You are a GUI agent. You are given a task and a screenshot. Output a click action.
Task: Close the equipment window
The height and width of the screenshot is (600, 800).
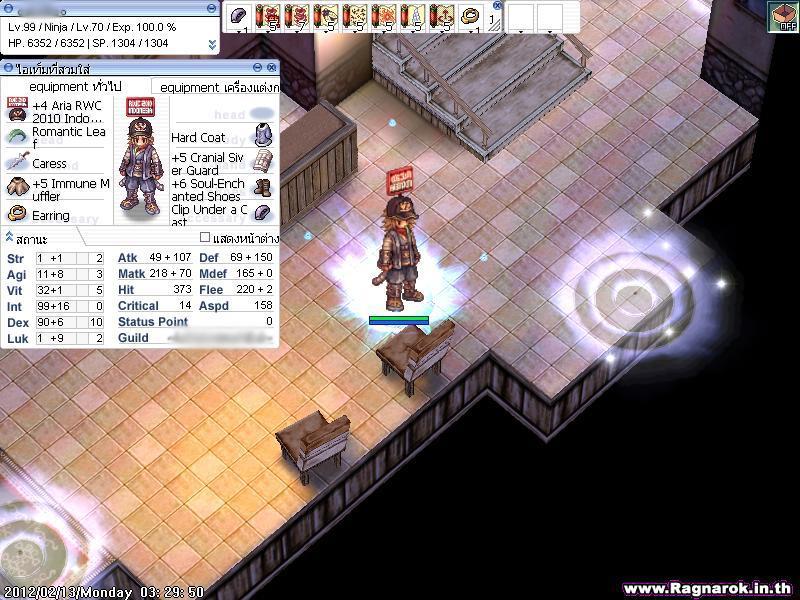click(x=271, y=68)
